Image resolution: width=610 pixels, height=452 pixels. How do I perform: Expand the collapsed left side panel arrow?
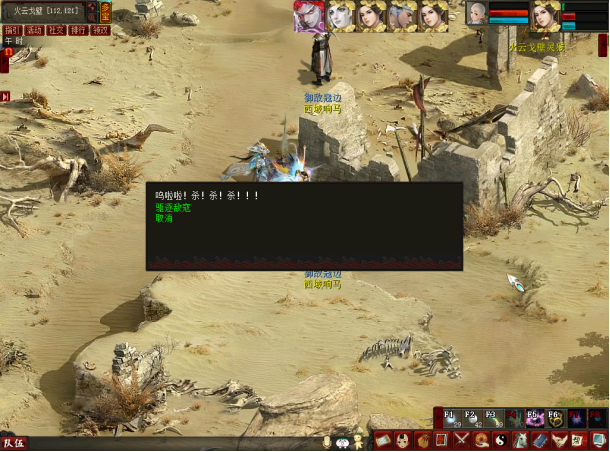tap(5, 97)
